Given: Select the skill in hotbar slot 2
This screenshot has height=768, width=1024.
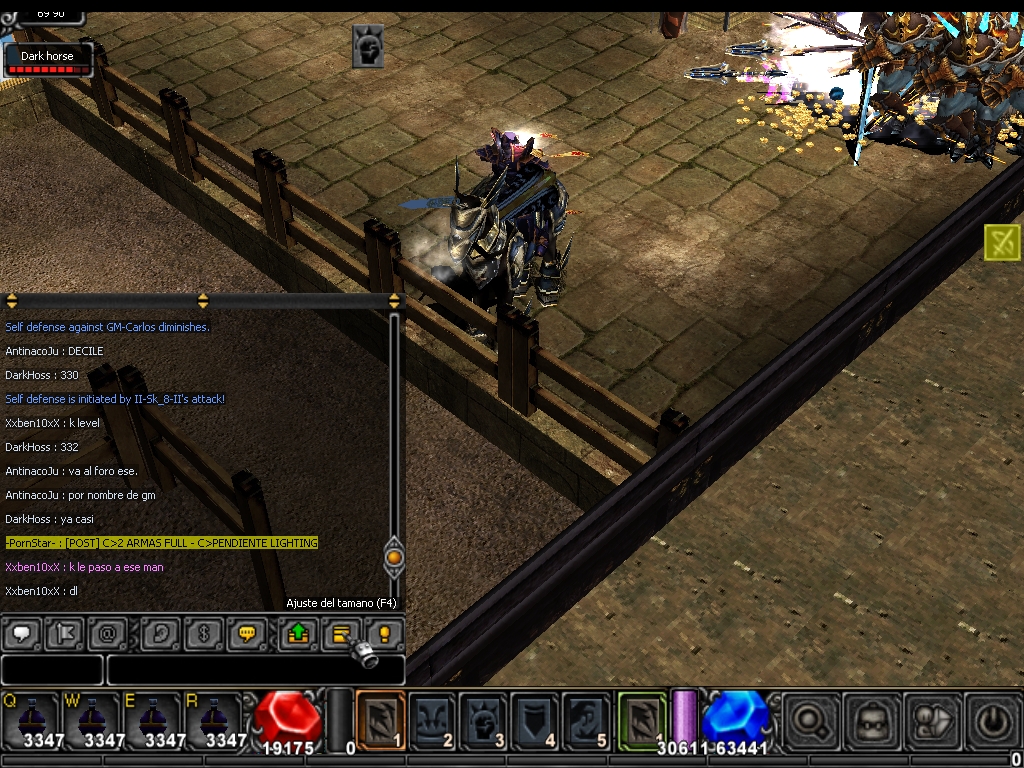Looking at the screenshot, I should [x=433, y=719].
